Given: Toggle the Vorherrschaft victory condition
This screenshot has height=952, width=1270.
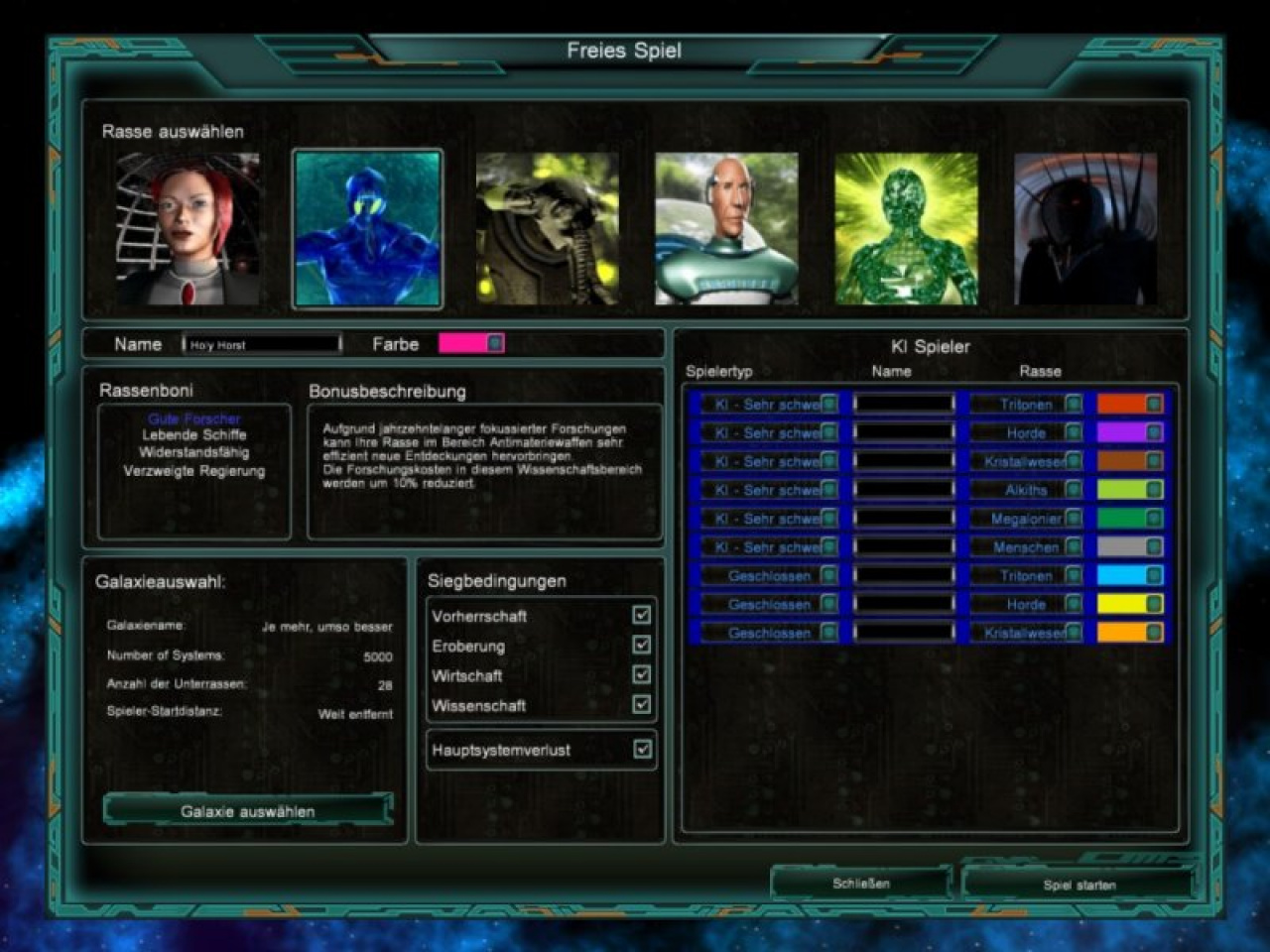Looking at the screenshot, I should click(642, 615).
